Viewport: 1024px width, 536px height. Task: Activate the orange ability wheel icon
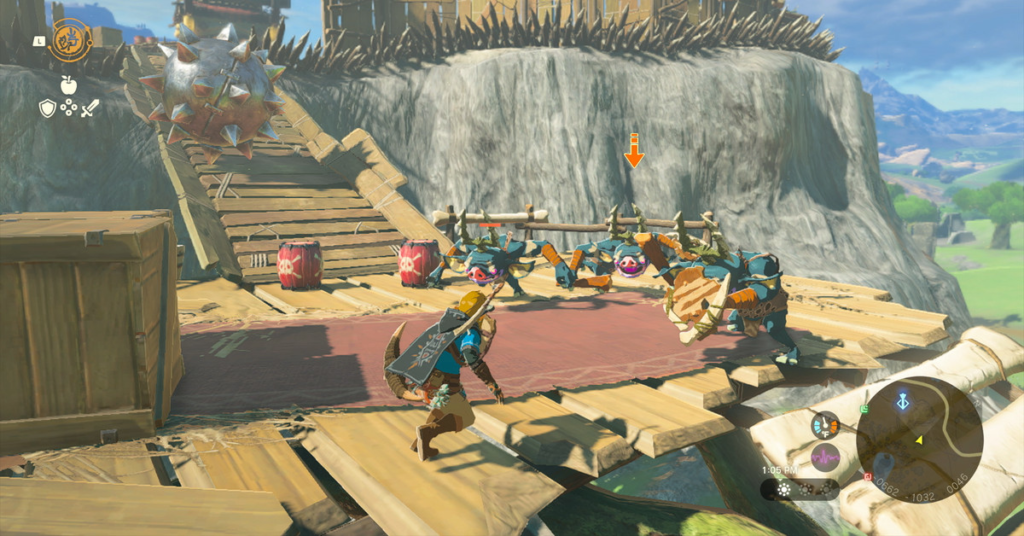coord(71,39)
